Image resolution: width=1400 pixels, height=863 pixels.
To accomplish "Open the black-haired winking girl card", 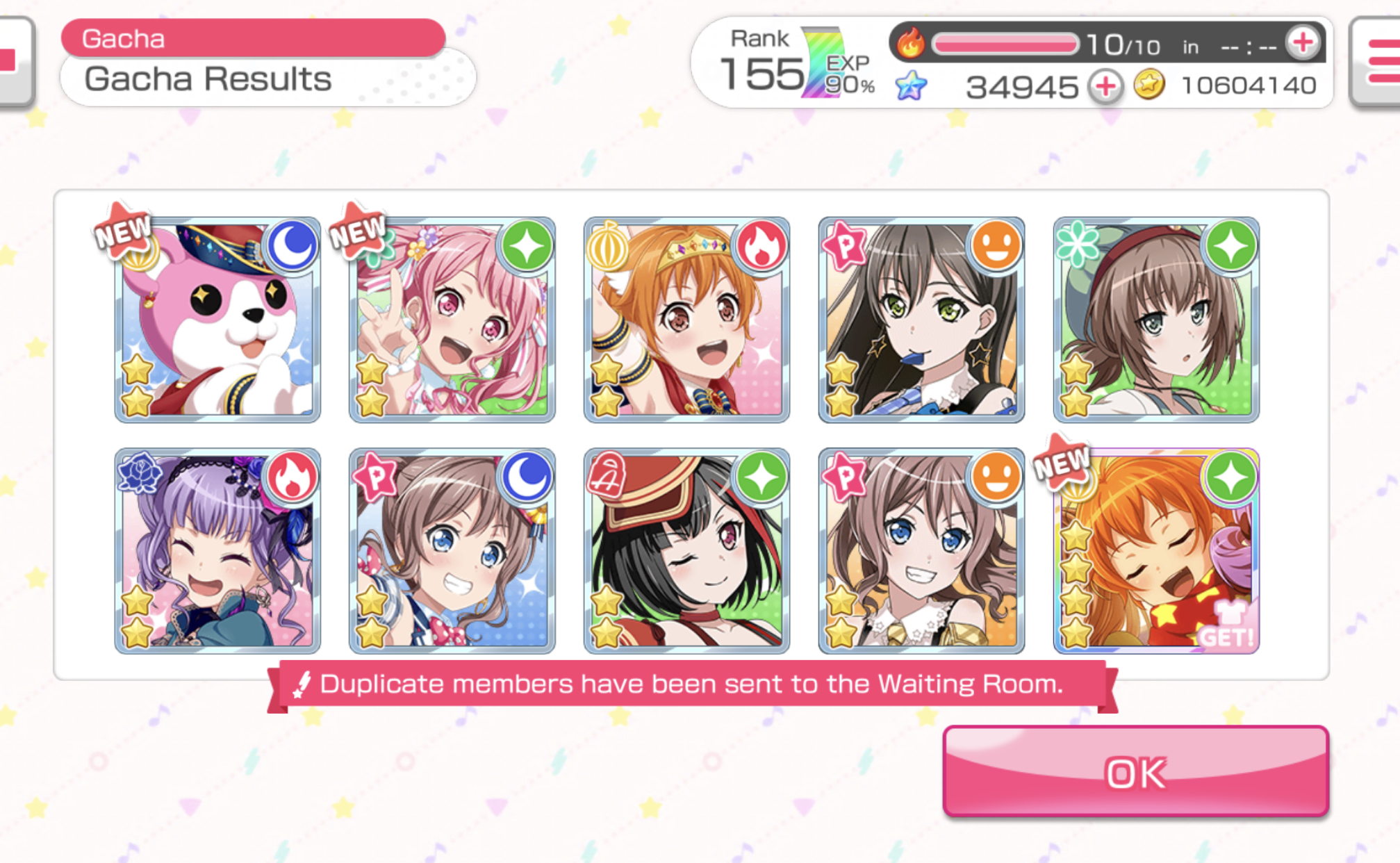I will (686, 551).
